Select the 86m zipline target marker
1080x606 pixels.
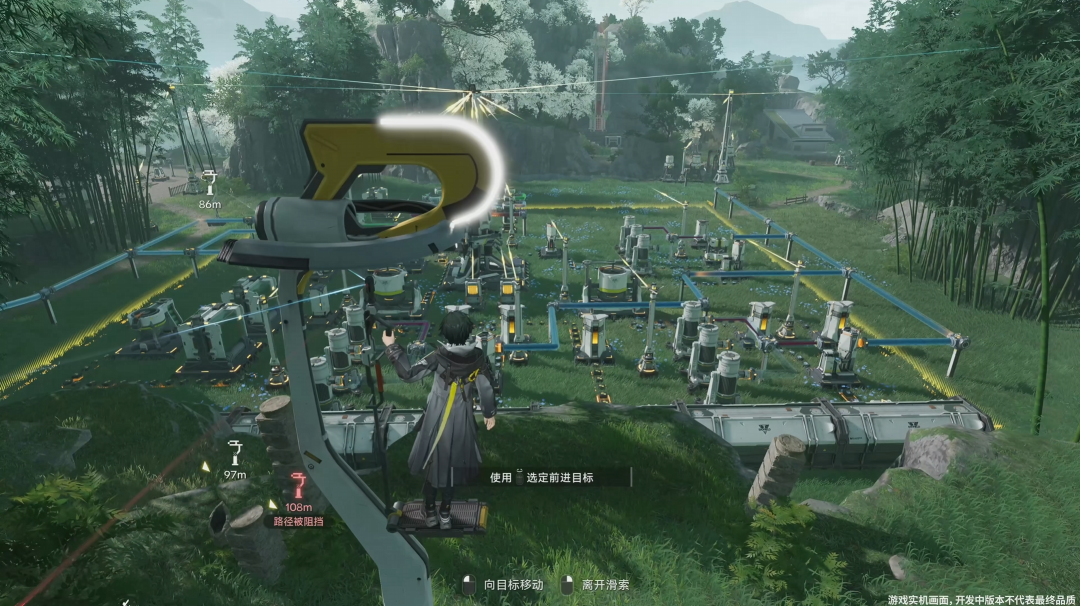pos(209,182)
